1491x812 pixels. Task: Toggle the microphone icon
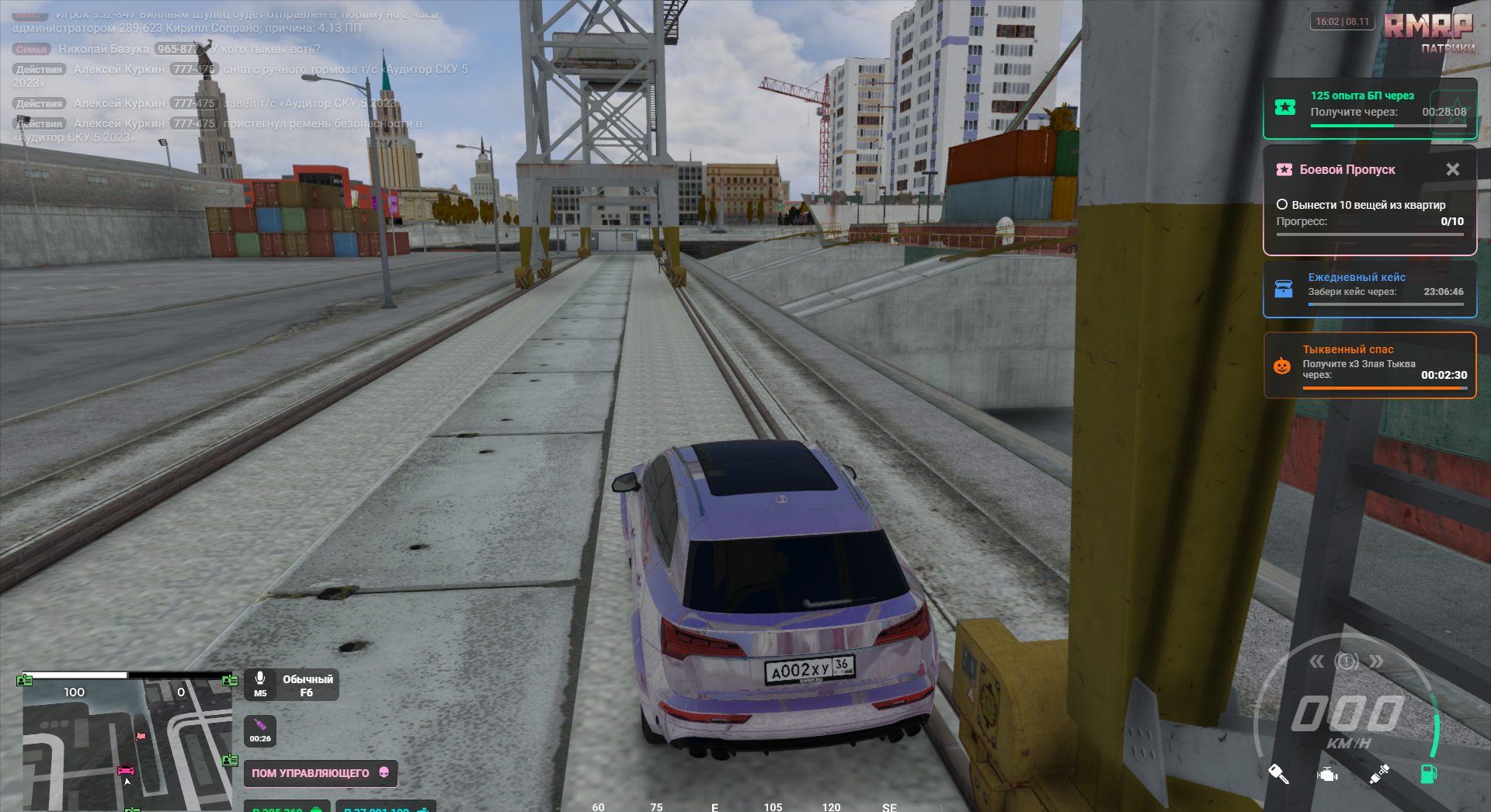tap(260, 678)
